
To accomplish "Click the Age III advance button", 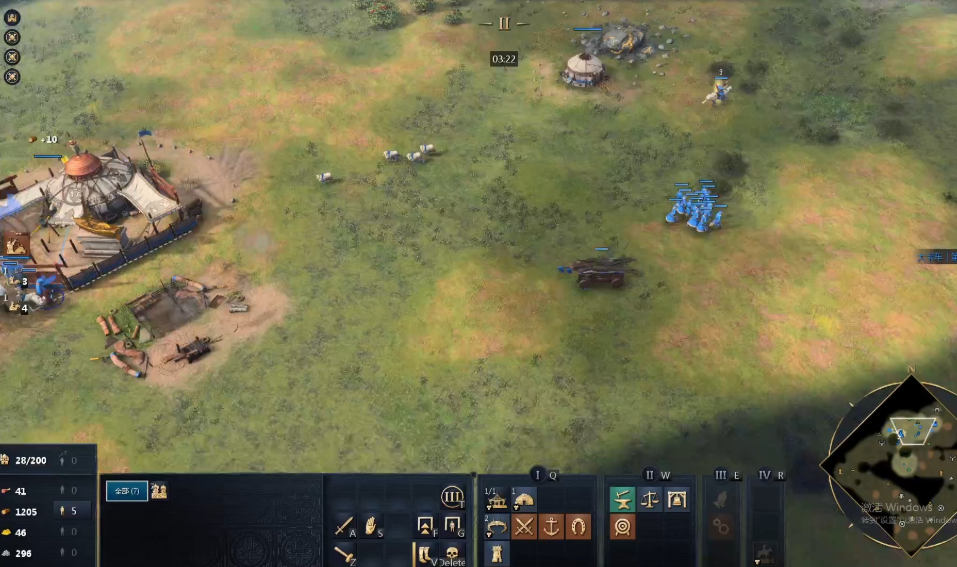I will point(452,497).
